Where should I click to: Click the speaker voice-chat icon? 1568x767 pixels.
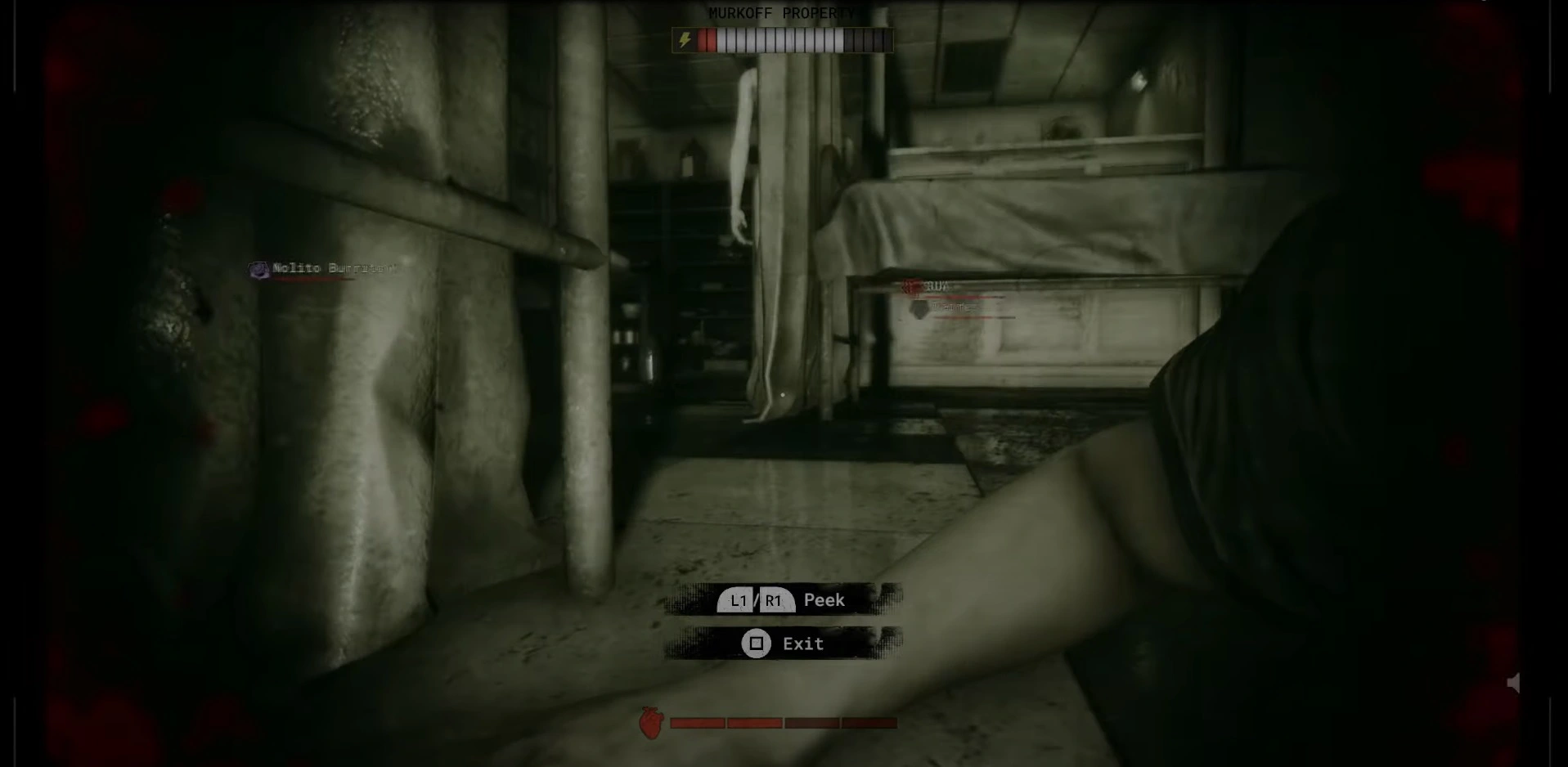point(1514,683)
